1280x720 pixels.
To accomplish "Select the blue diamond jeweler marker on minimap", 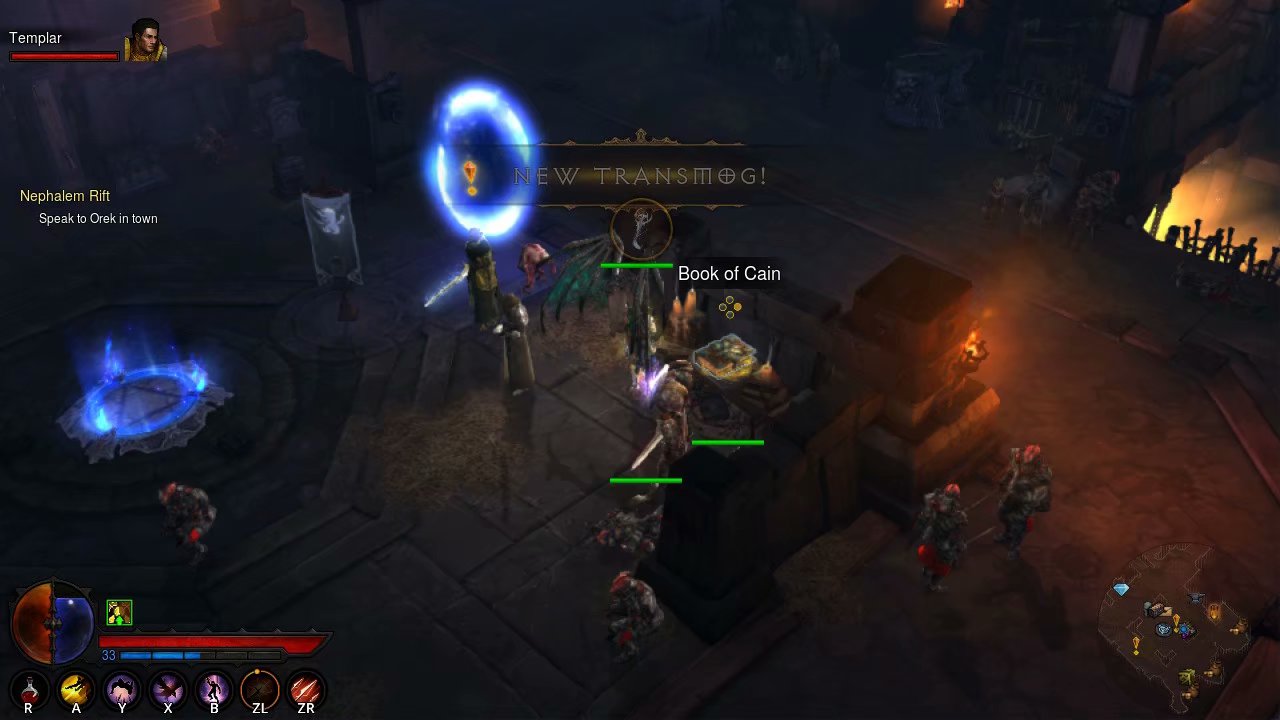I will pyautogui.click(x=1121, y=590).
